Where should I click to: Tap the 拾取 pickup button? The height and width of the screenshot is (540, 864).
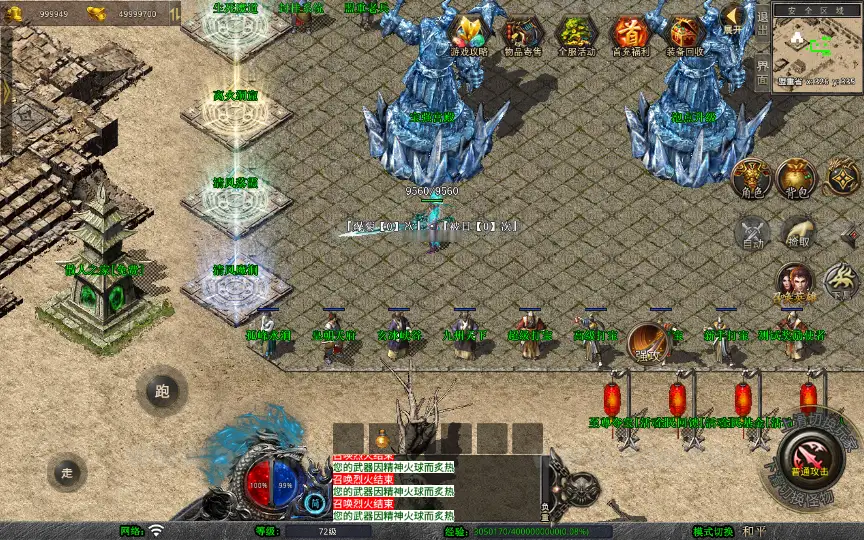tap(798, 232)
